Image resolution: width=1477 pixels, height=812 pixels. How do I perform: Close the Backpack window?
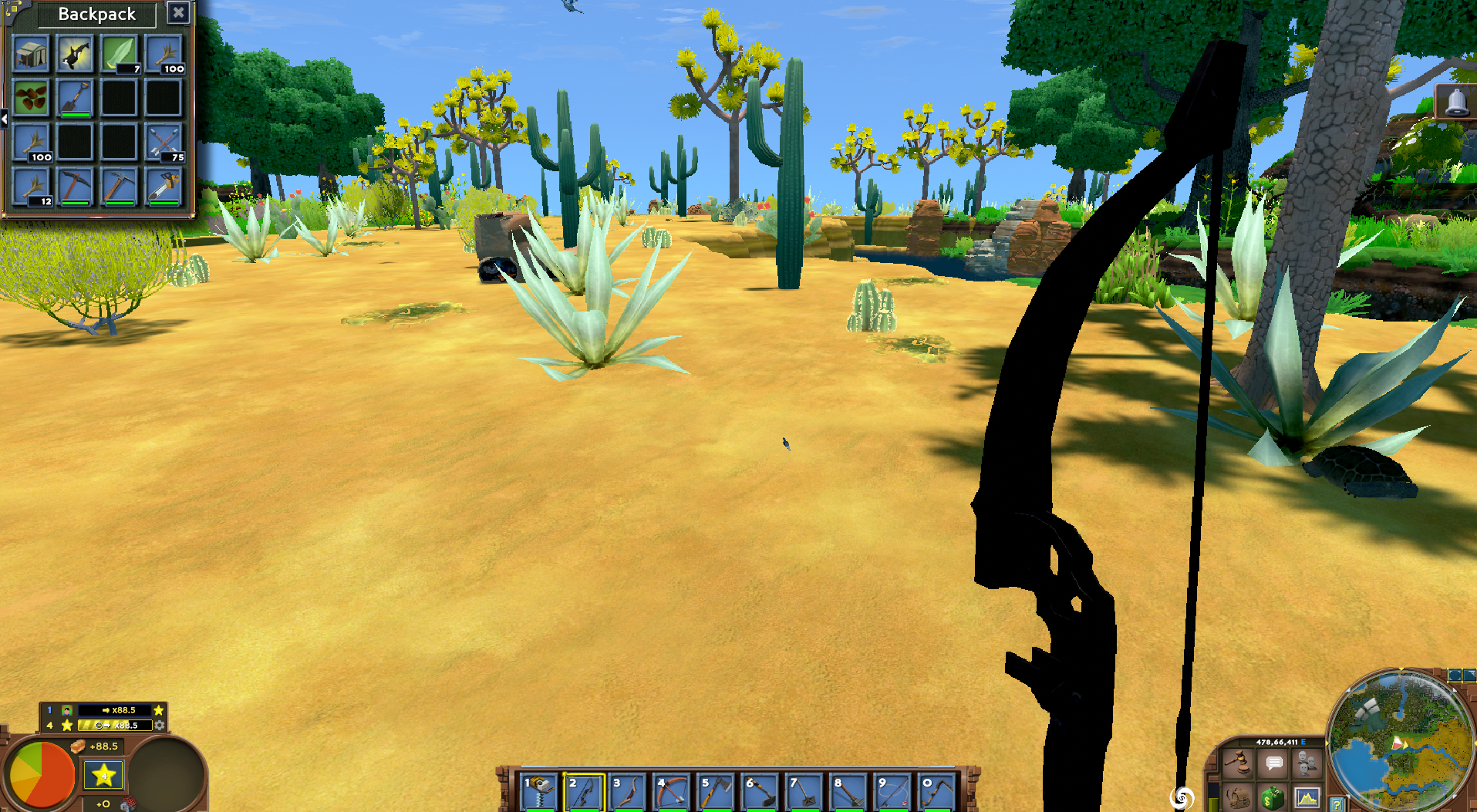178,13
